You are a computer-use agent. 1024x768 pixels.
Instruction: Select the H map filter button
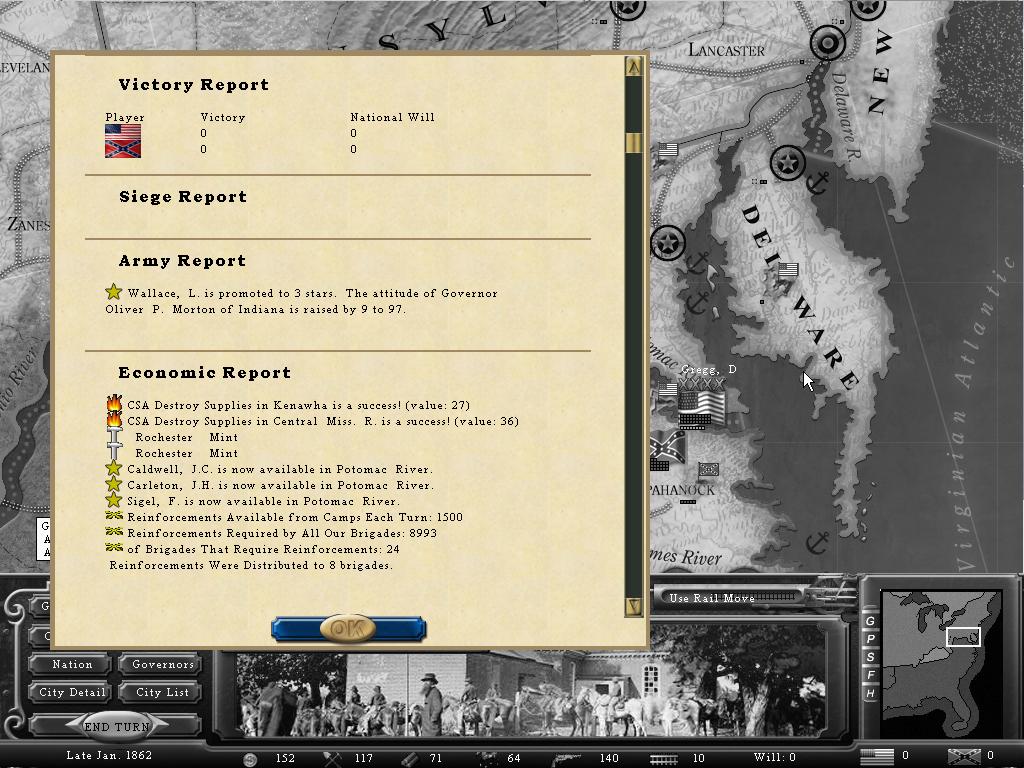[870, 693]
